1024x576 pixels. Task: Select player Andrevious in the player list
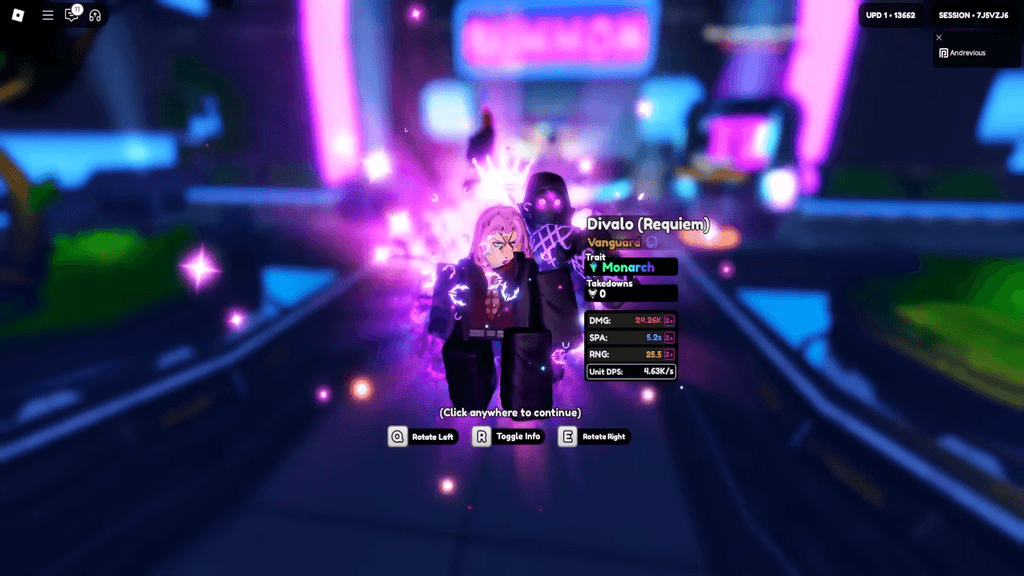[966, 53]
